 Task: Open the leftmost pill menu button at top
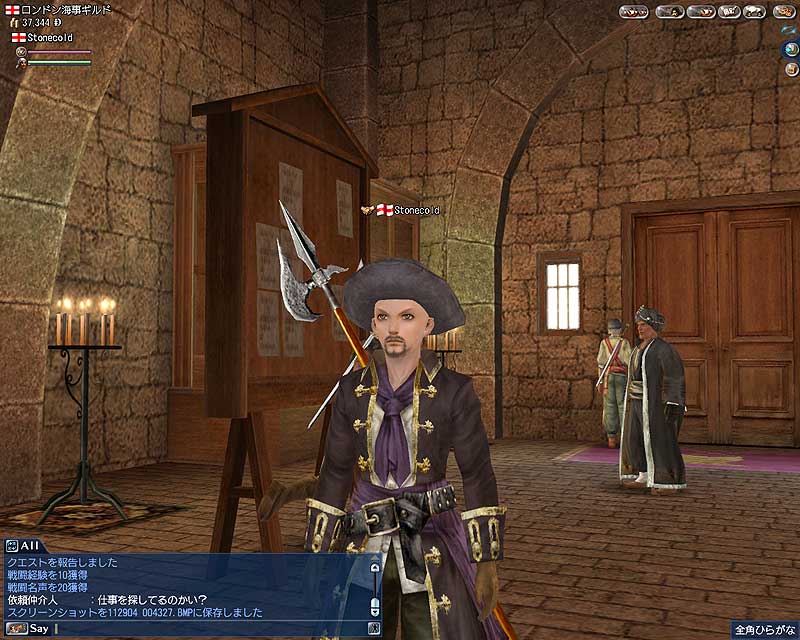point(633,11)
